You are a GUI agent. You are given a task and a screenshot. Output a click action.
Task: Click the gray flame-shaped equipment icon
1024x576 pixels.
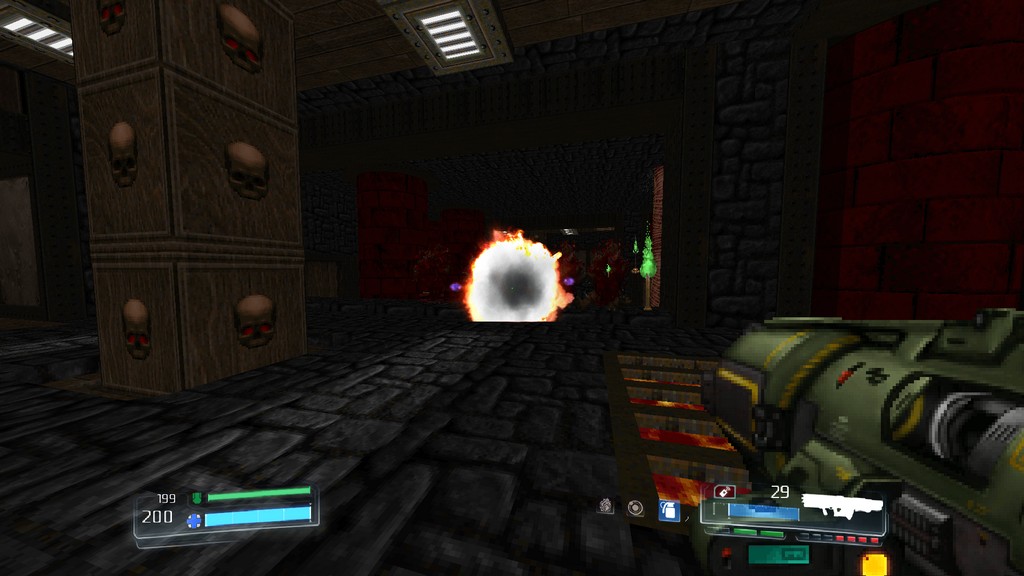(606, 507)
